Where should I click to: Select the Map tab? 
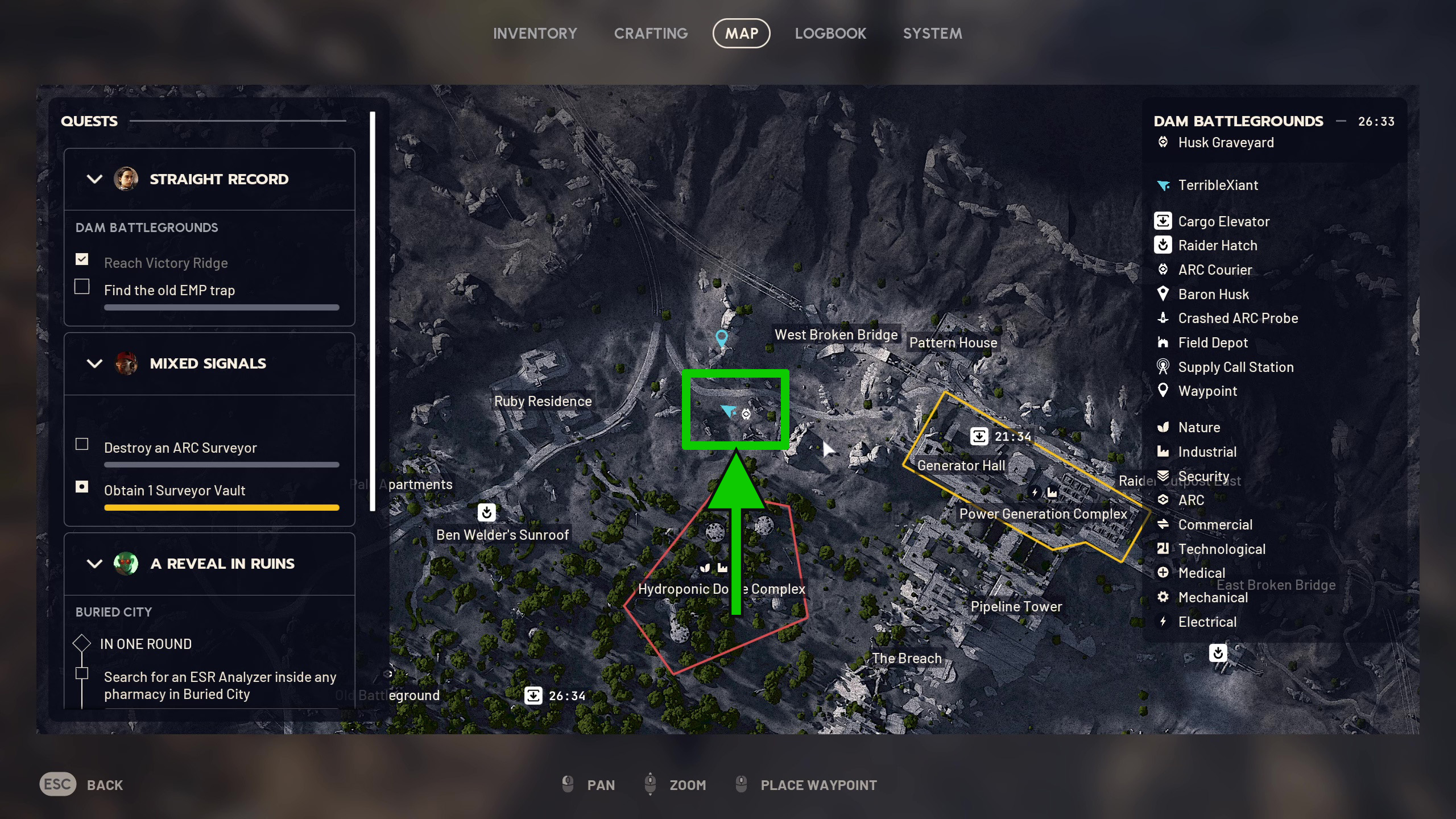click(x=741, y=34)
